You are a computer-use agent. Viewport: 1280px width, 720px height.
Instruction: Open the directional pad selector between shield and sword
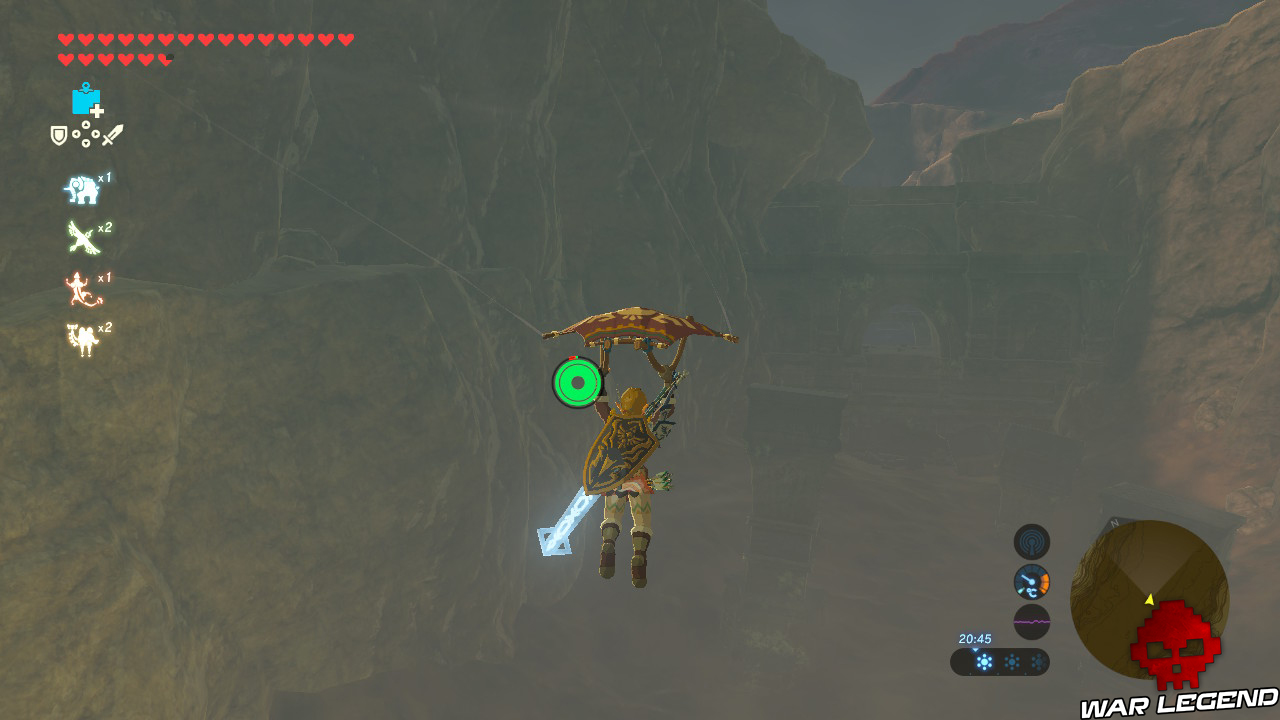click(85, 135)
